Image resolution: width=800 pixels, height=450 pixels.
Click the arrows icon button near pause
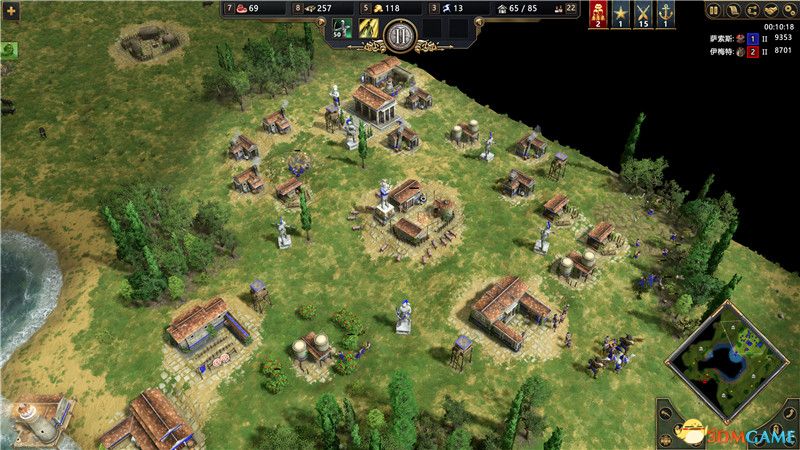click(750, 10)
